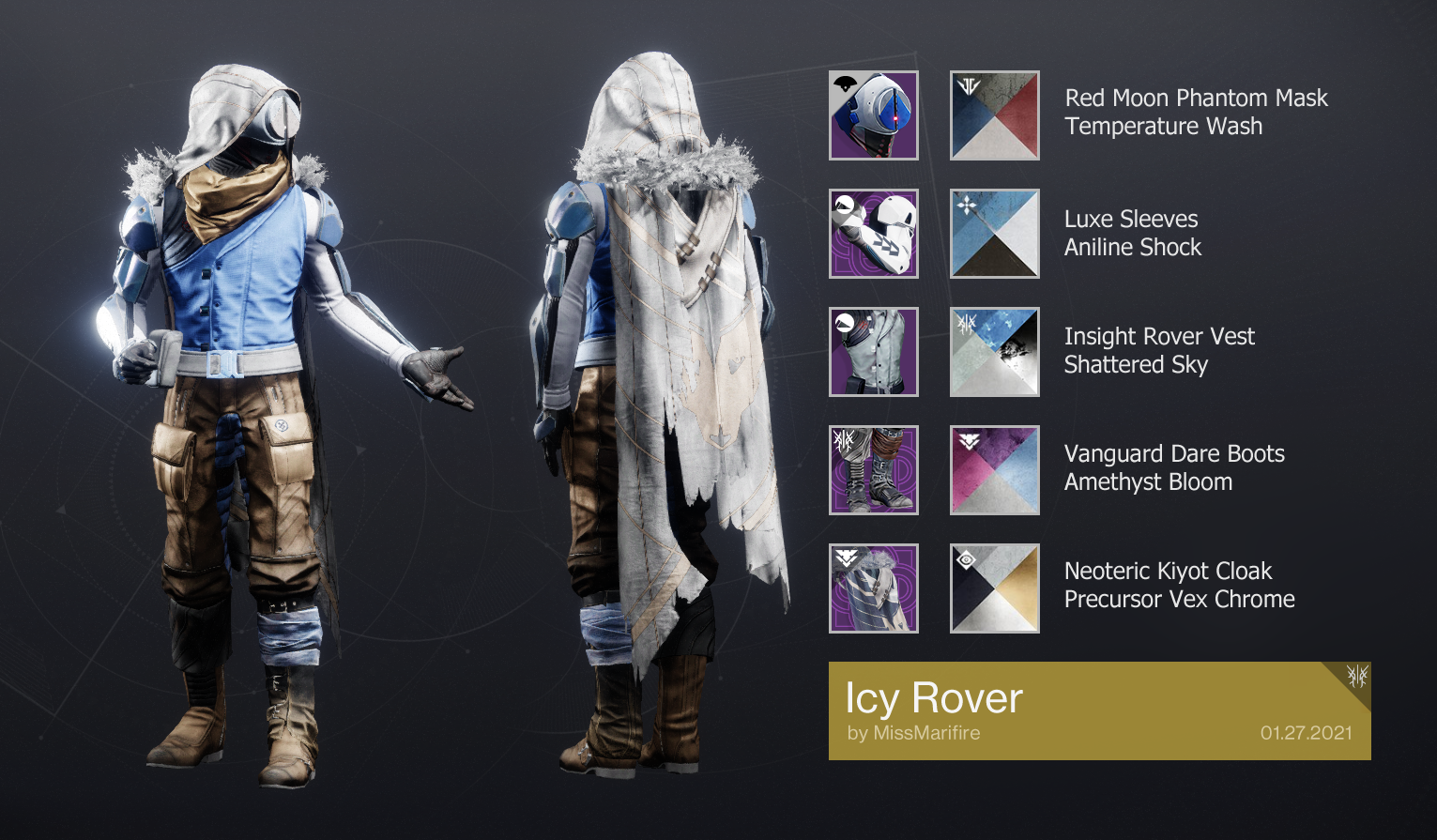
Task: Select the Neoteric Kiyot Cloak icon
Action: (873, 588)
